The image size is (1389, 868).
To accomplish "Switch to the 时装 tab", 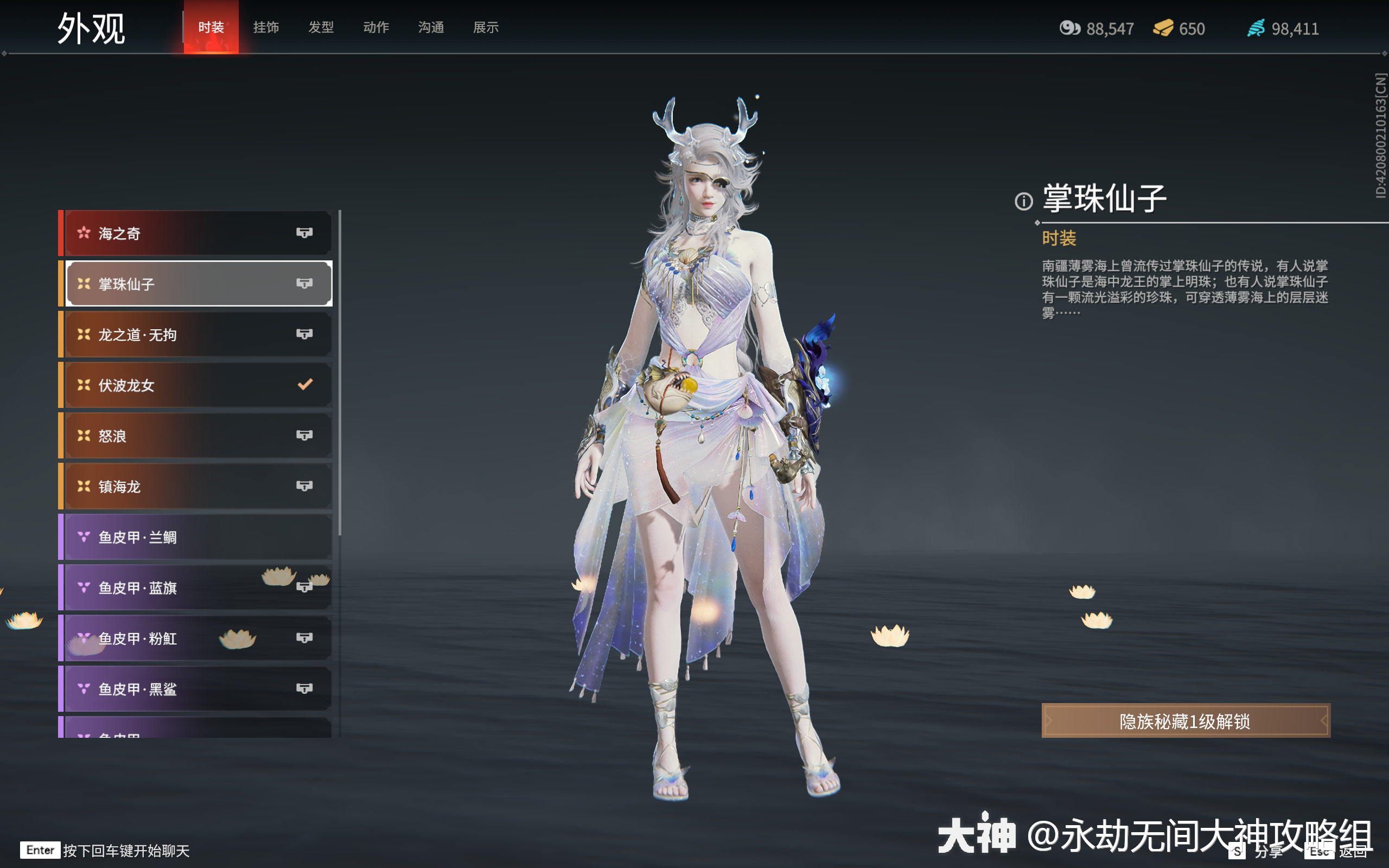I will coord(211,27).
